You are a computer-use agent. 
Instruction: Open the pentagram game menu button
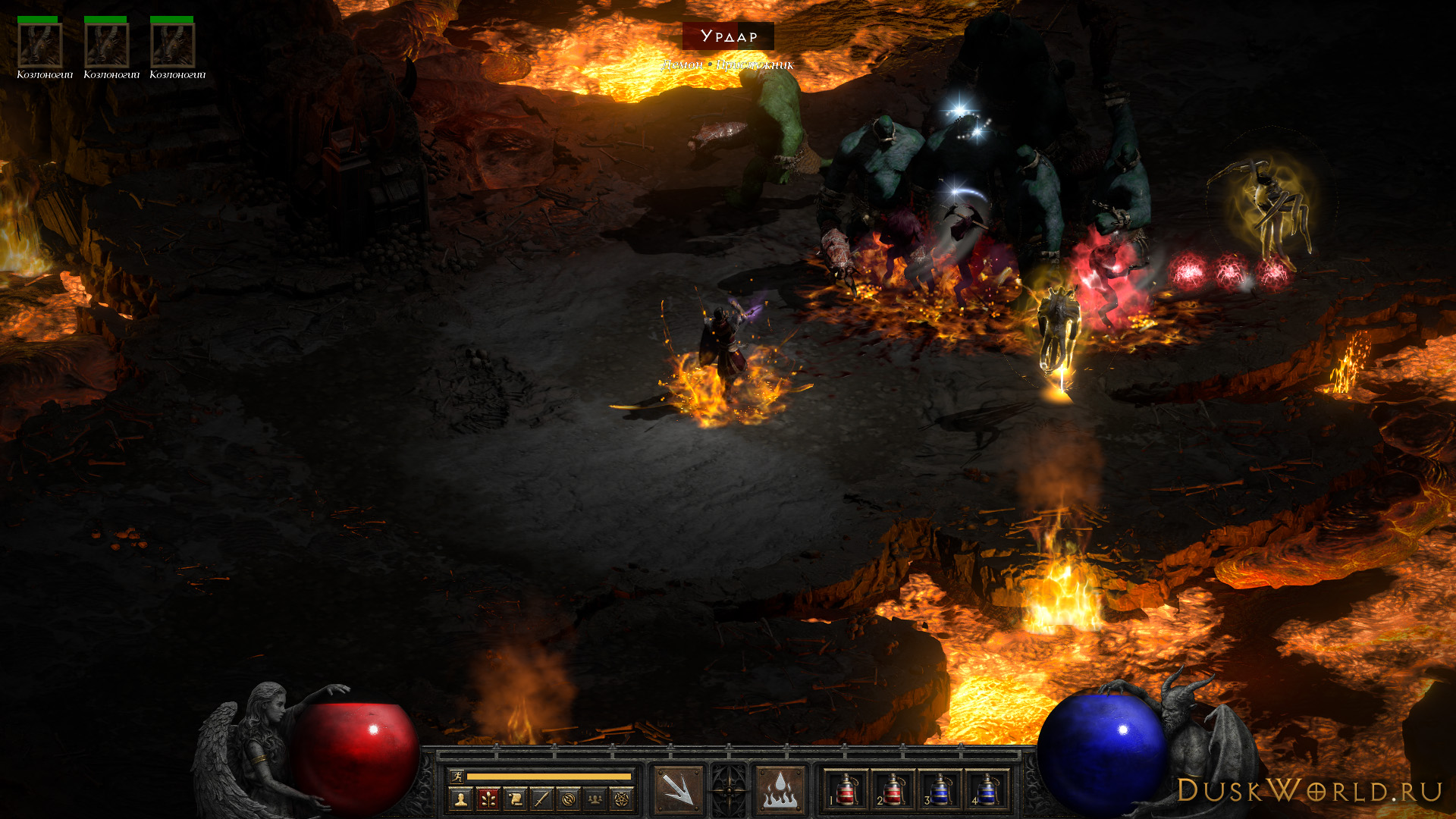(622, 799)
